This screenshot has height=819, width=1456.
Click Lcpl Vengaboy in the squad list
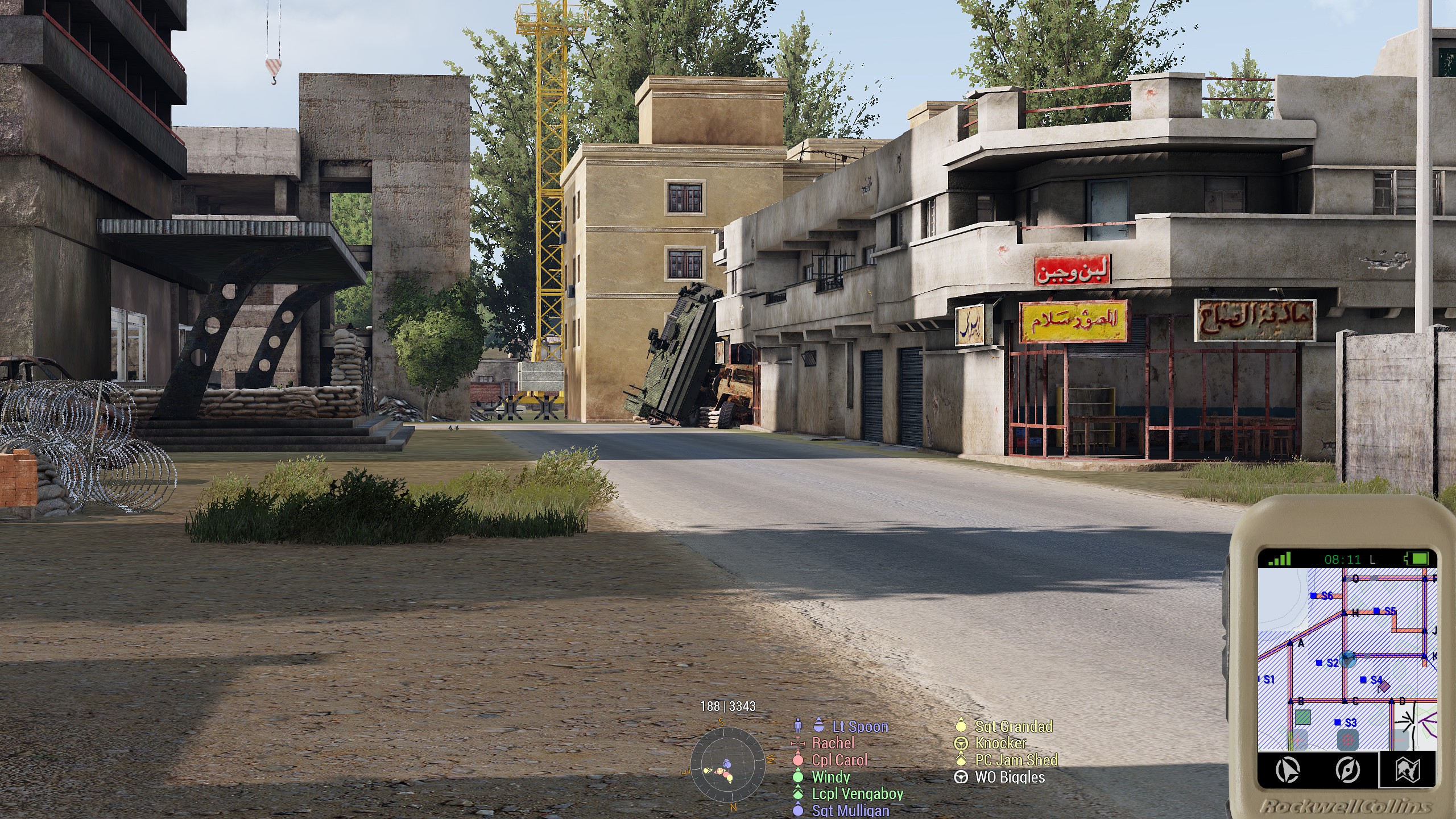click(857, 794)
